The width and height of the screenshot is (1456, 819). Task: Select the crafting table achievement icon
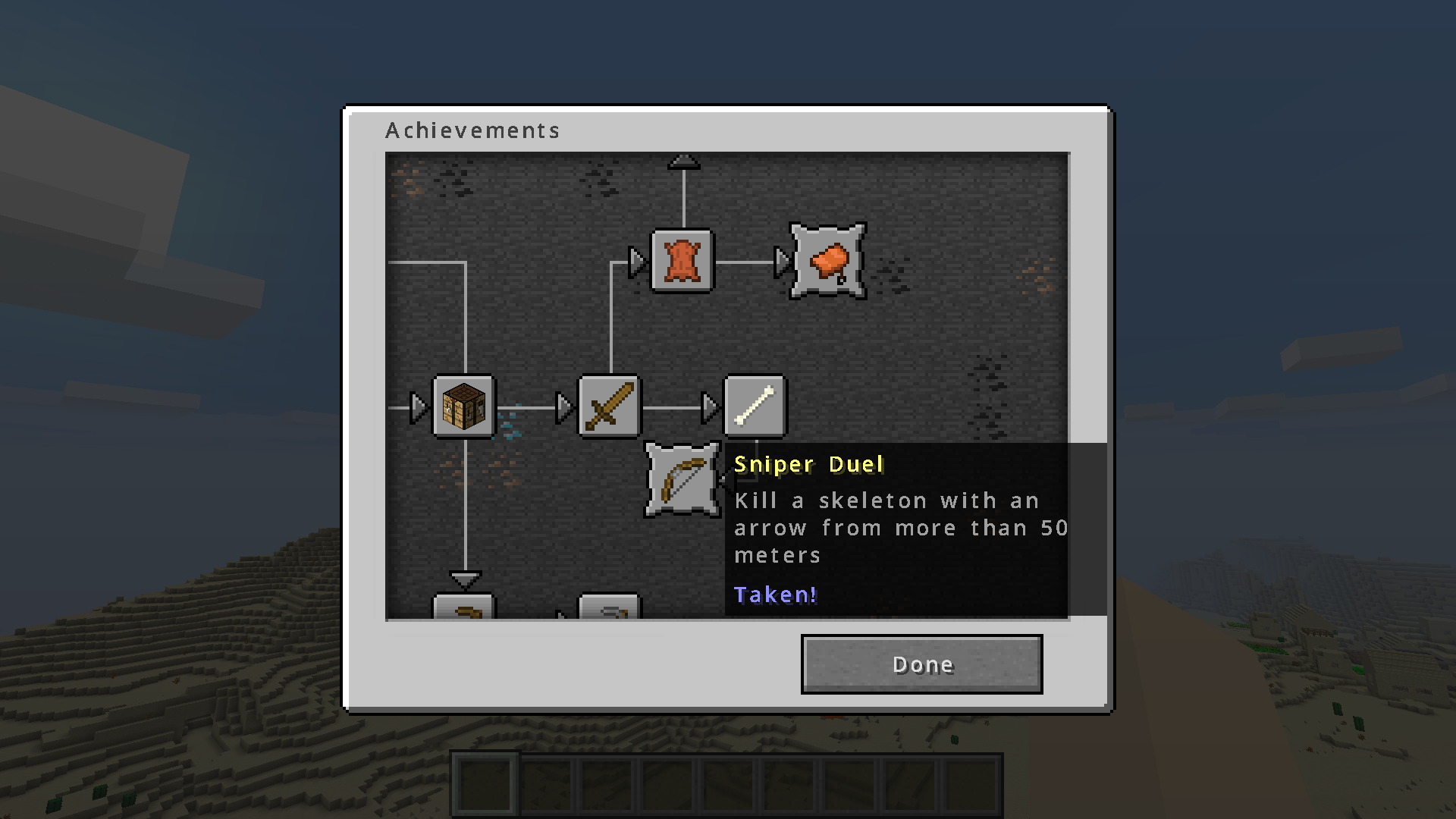[463, 406]
